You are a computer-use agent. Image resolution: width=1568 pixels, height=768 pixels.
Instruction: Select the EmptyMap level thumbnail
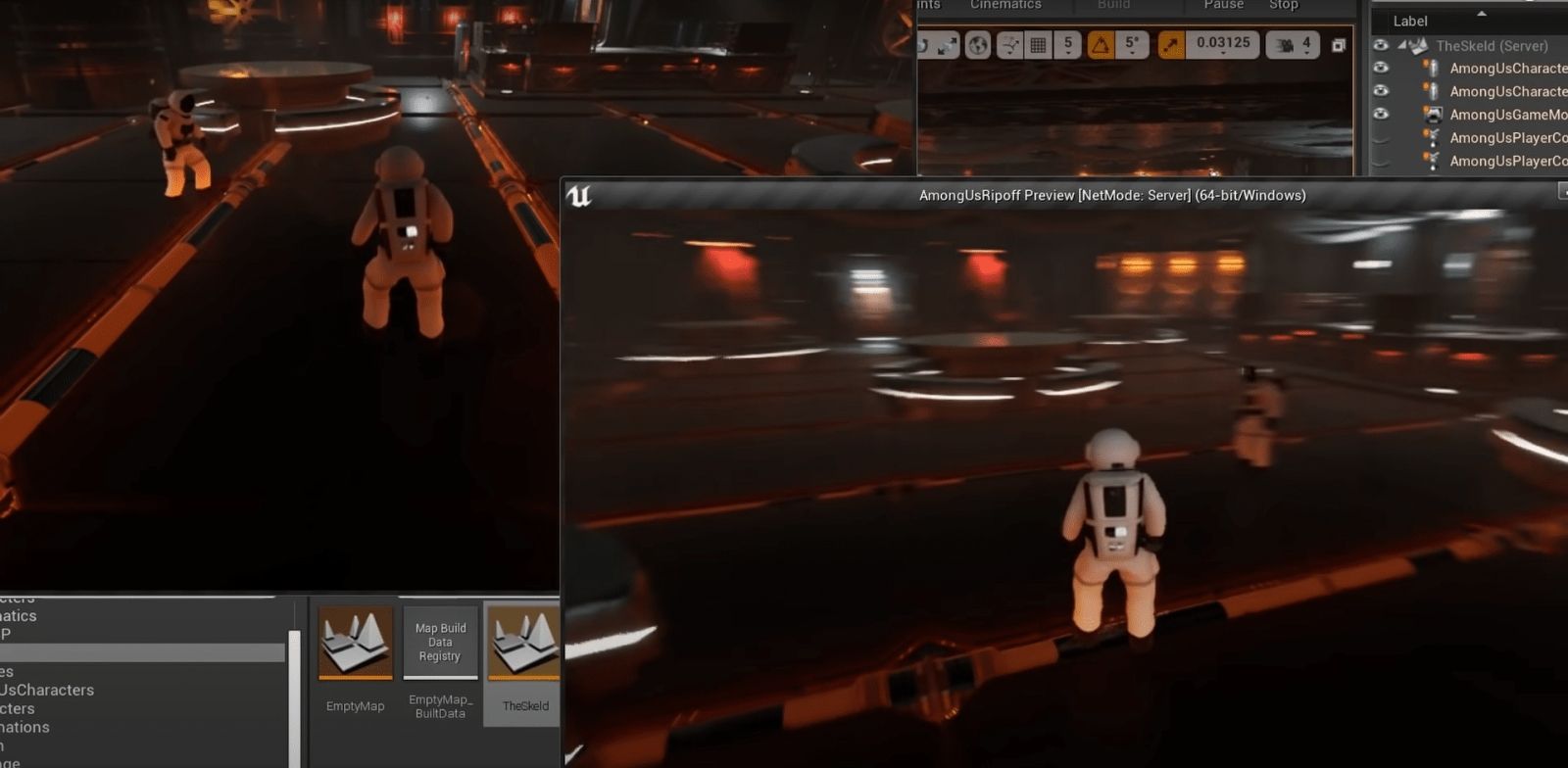click(x=355, y=644)
